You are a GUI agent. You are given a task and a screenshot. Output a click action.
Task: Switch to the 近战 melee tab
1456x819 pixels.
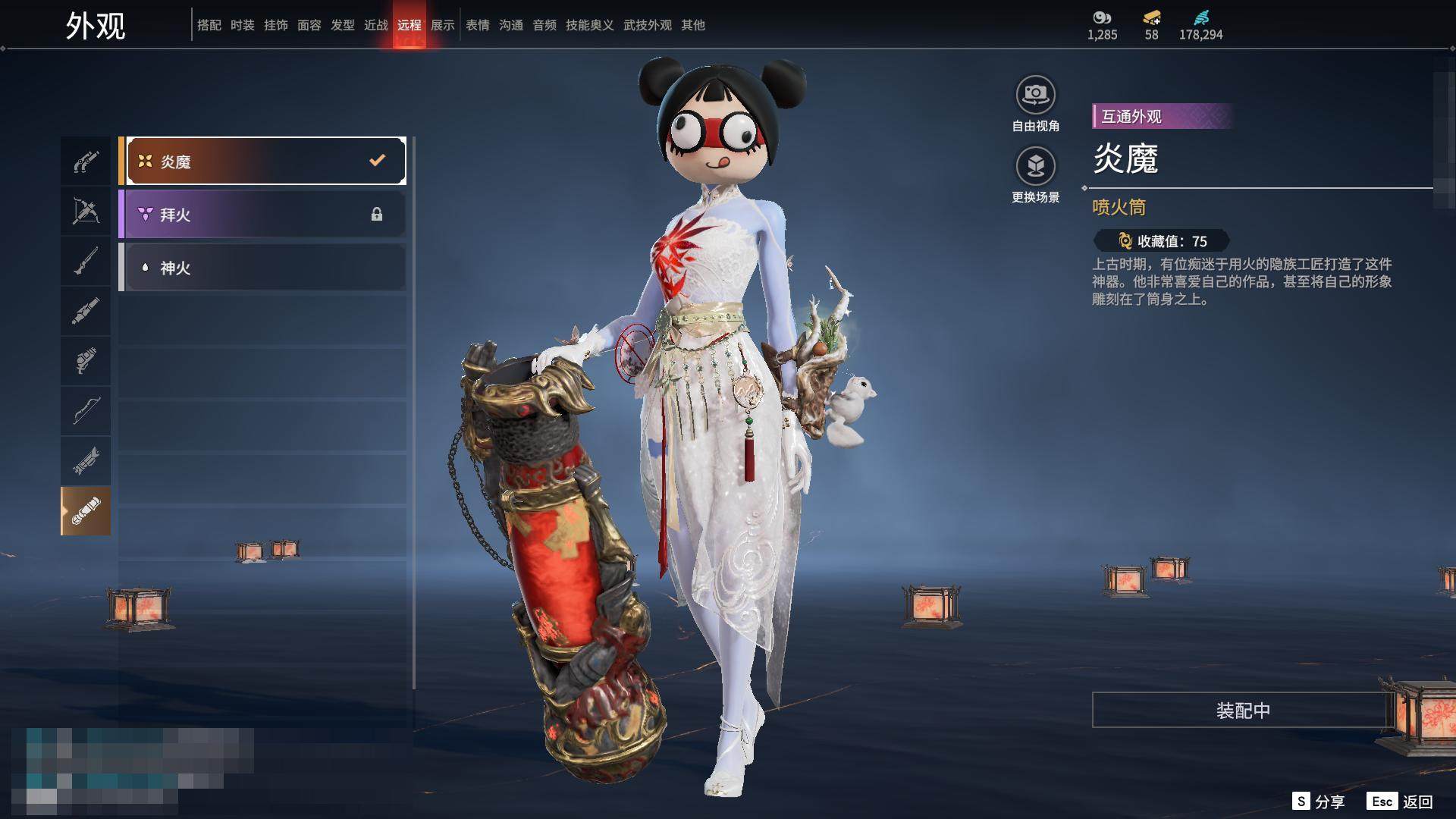pos(376,25)
